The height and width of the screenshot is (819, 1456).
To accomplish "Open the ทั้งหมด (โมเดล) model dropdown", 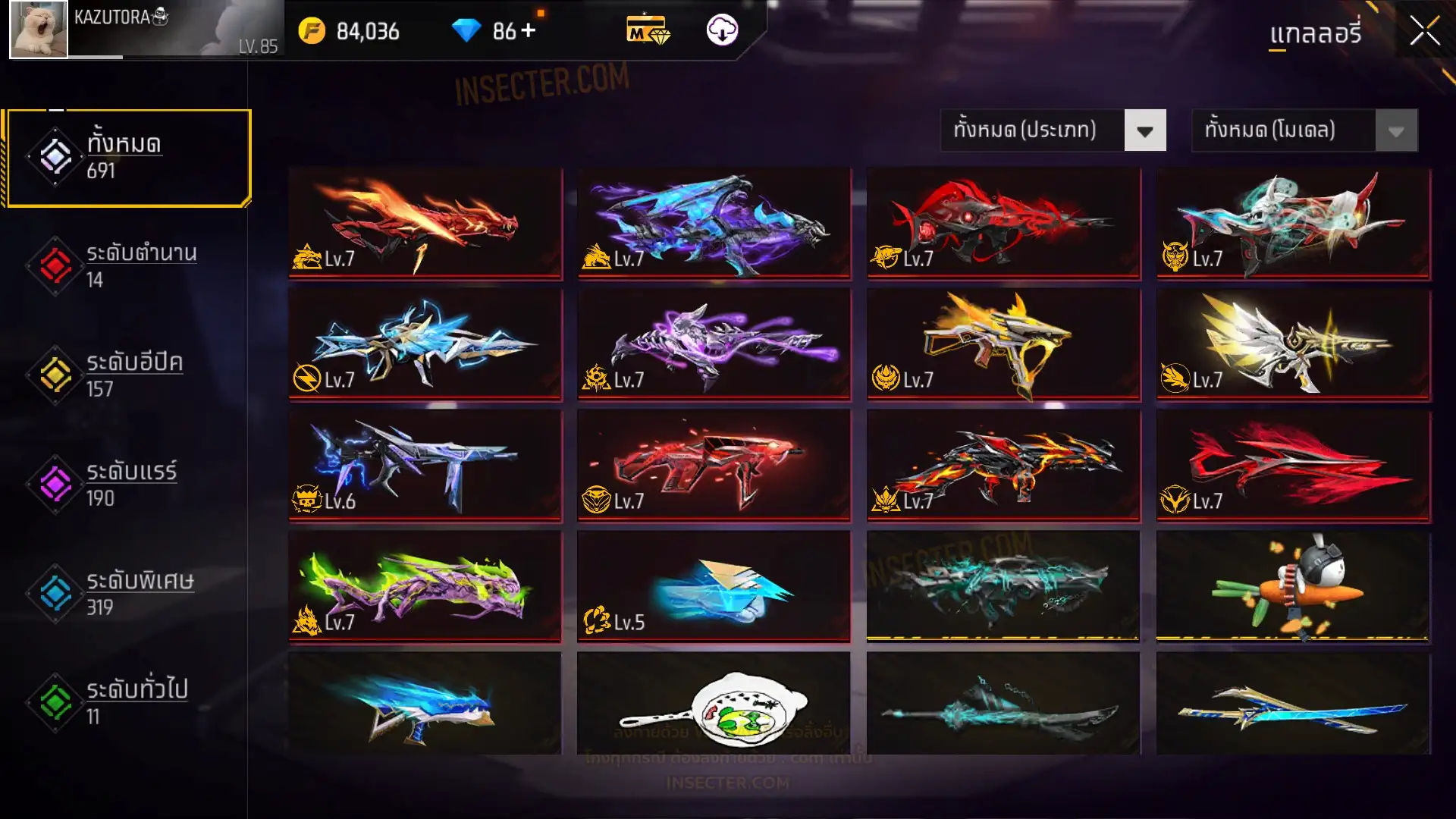I will click(1304, 130).
